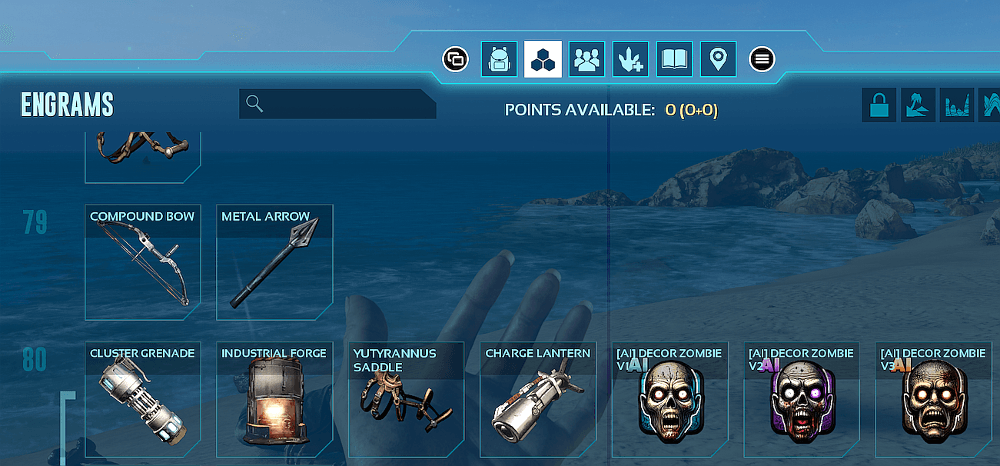The width and height of the screenshot is (1000, 466).
Task: Open the round three-line menu button
Action: 763,59
